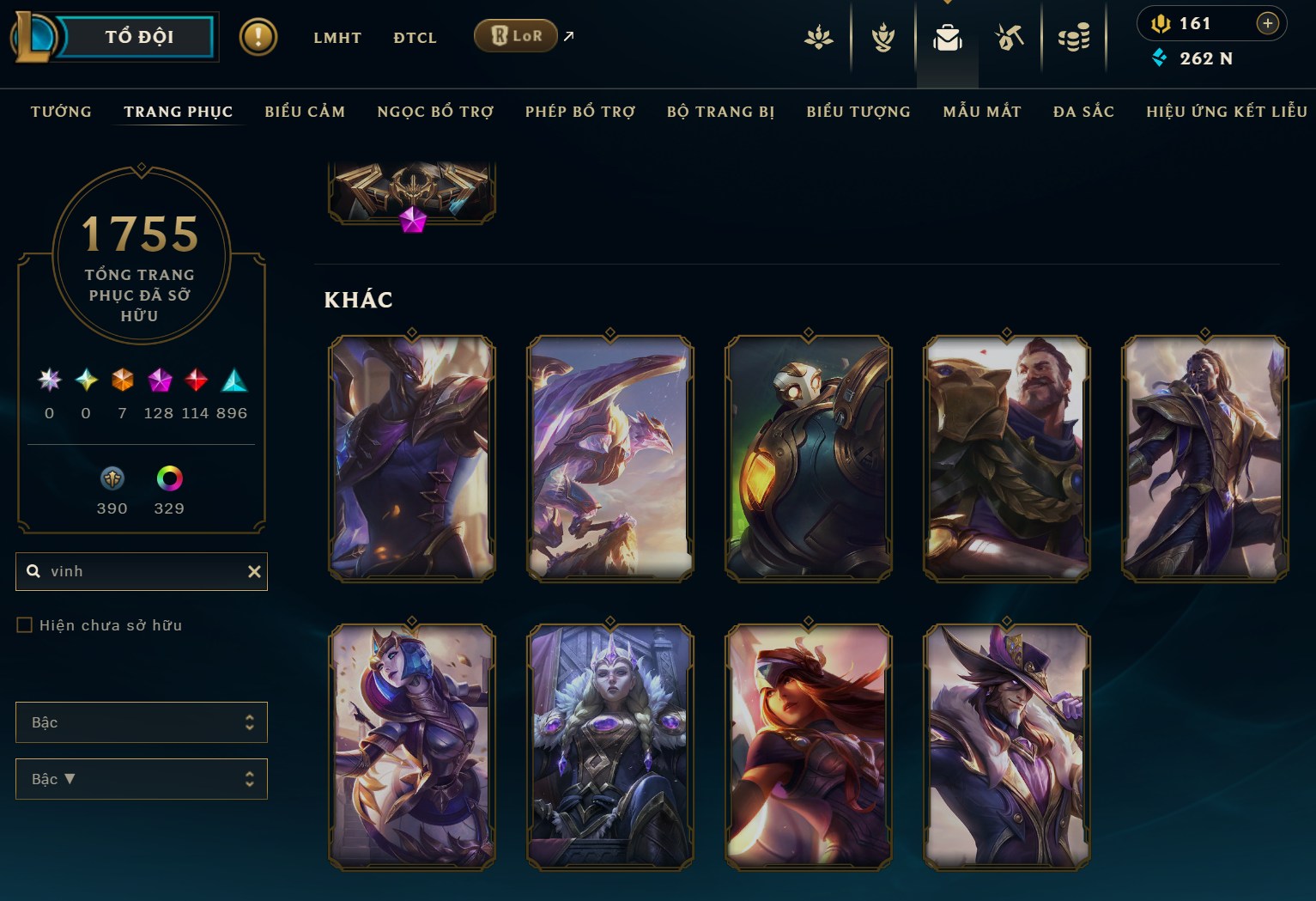The height and width of the screenshot is (901, 1316).
Task: Expand the LoR external link arrow
Action: click(x=567, y=36)
